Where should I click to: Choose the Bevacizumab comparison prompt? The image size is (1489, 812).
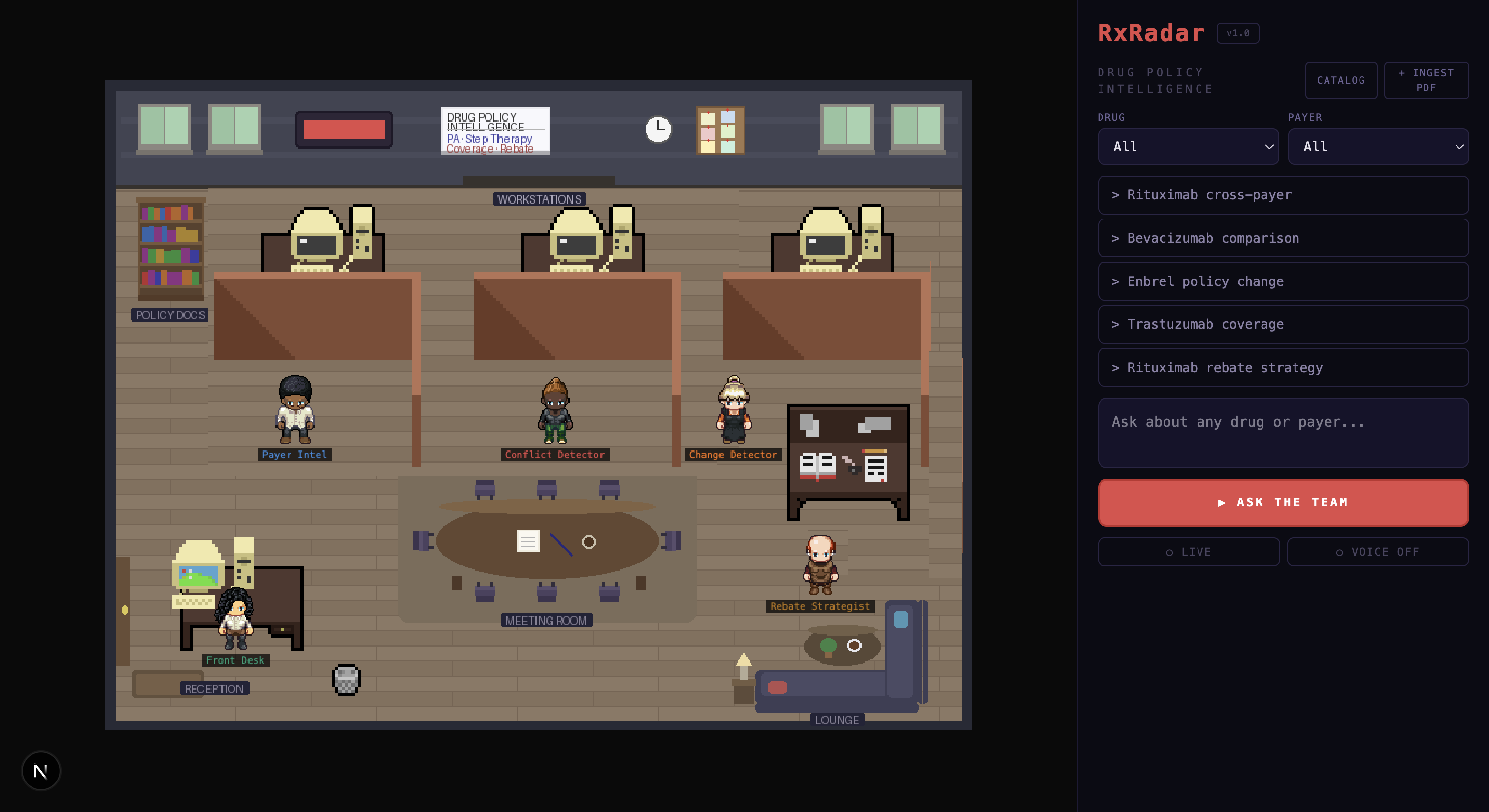(x=1283, y=238)
